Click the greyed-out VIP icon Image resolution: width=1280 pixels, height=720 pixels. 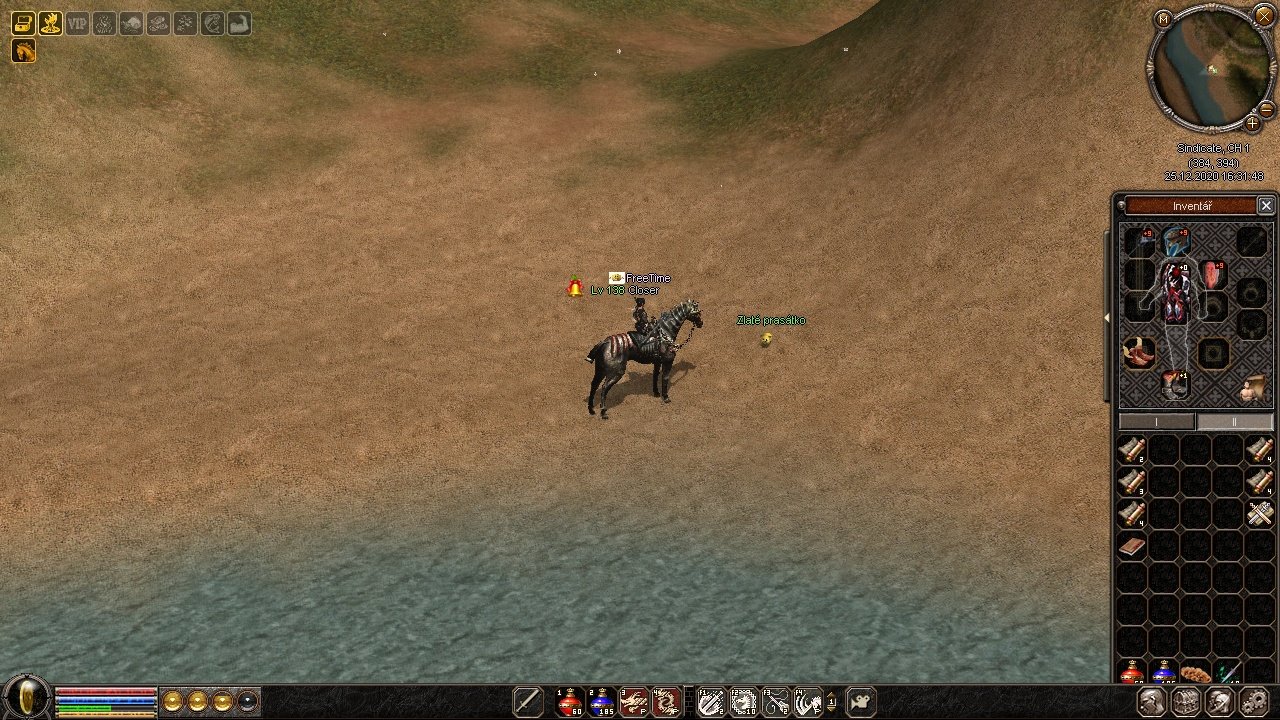pos(77,23)
